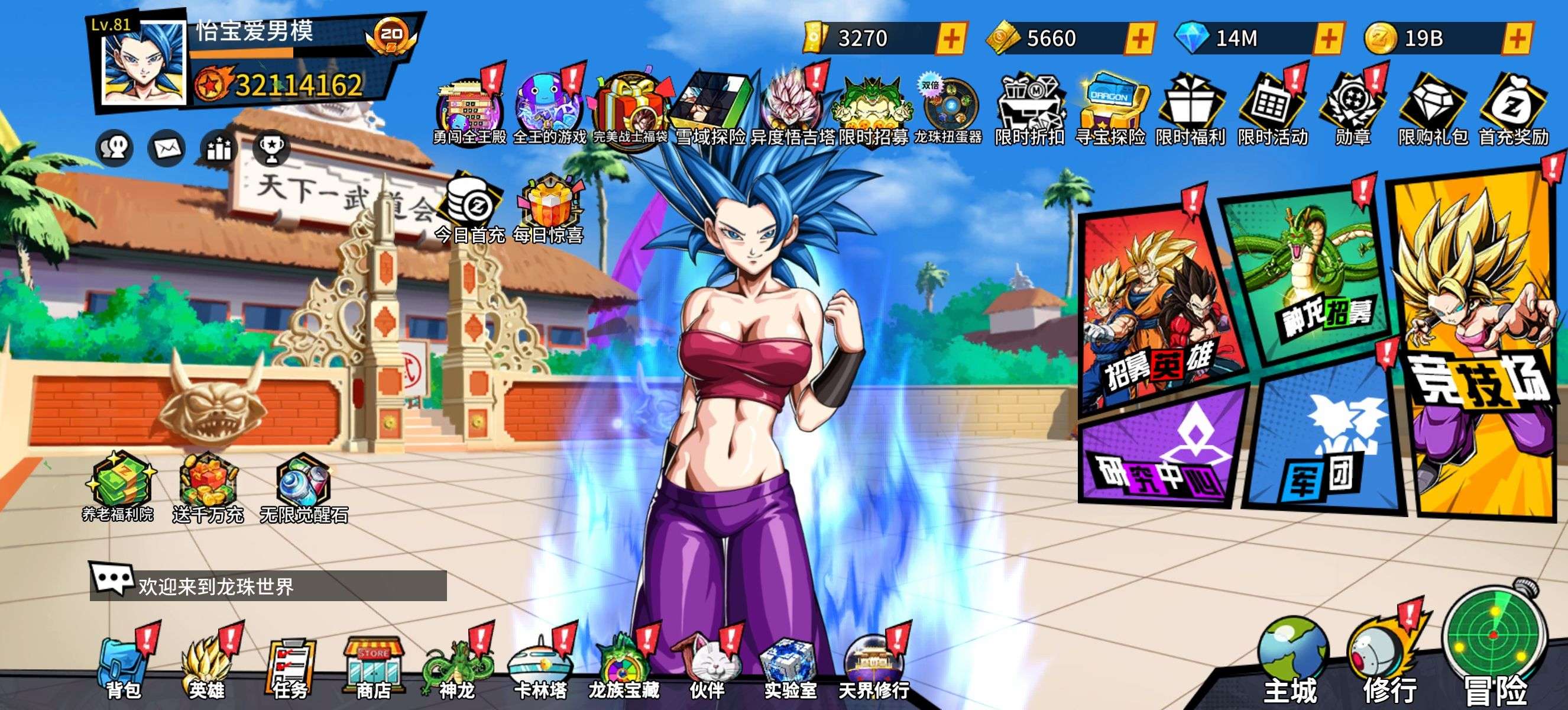Viewport: 1568px width, 710px height.
Task: Open the mail envelope icon
Action: tap(167, 148)
